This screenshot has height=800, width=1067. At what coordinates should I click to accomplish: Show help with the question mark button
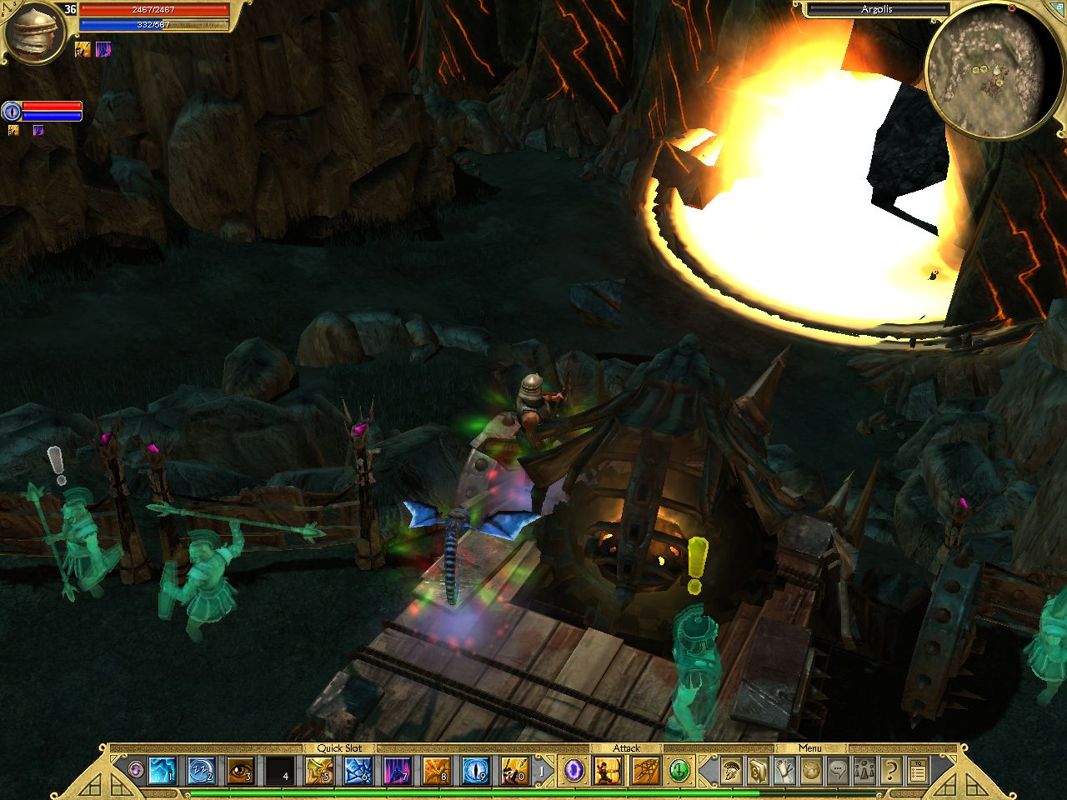(889, 770)
